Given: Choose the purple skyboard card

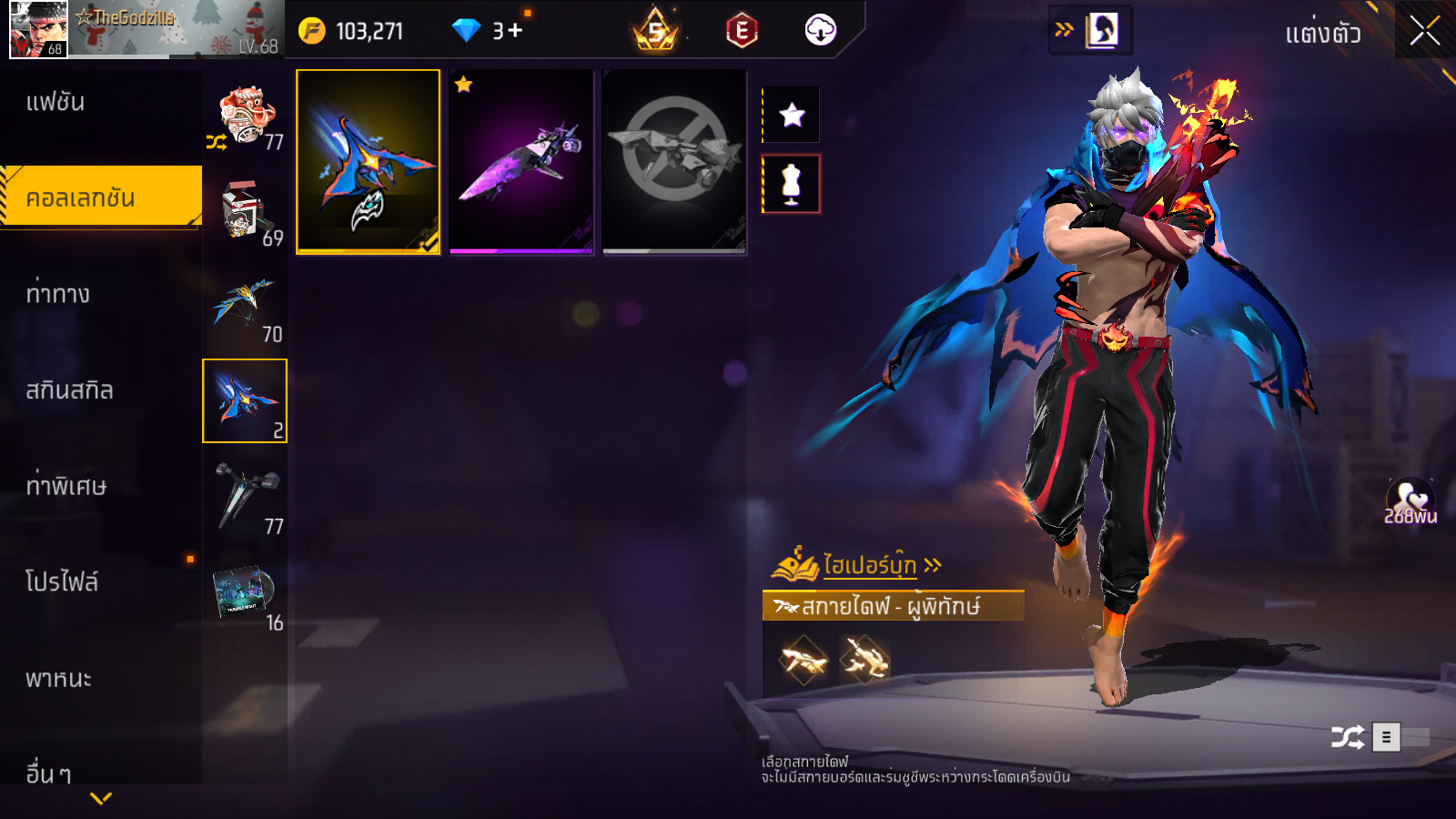Looking at the screenshot, I should (521, 161).
